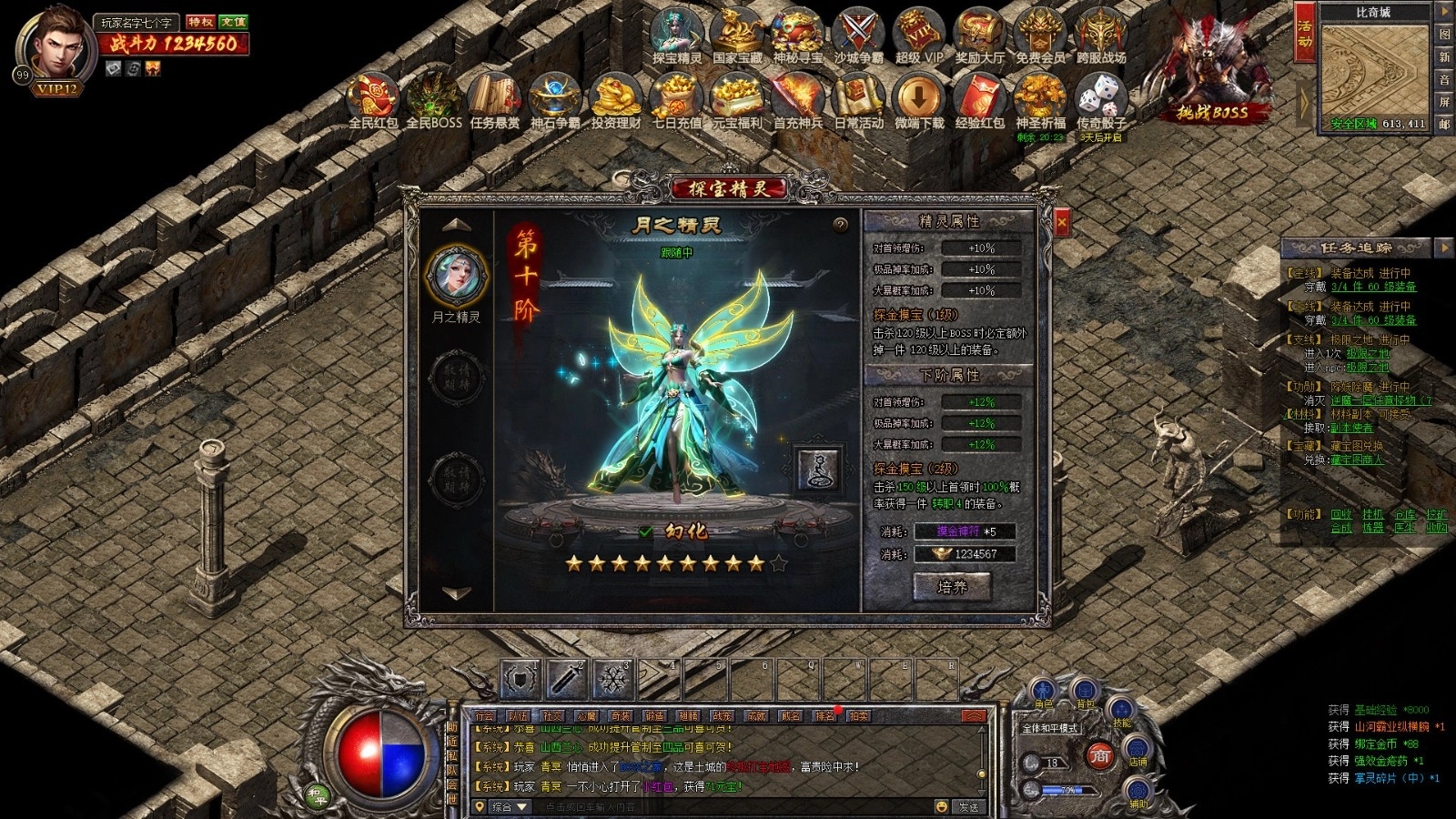
Task: Open the 特权 privilege button
Action: pos(200,22)
